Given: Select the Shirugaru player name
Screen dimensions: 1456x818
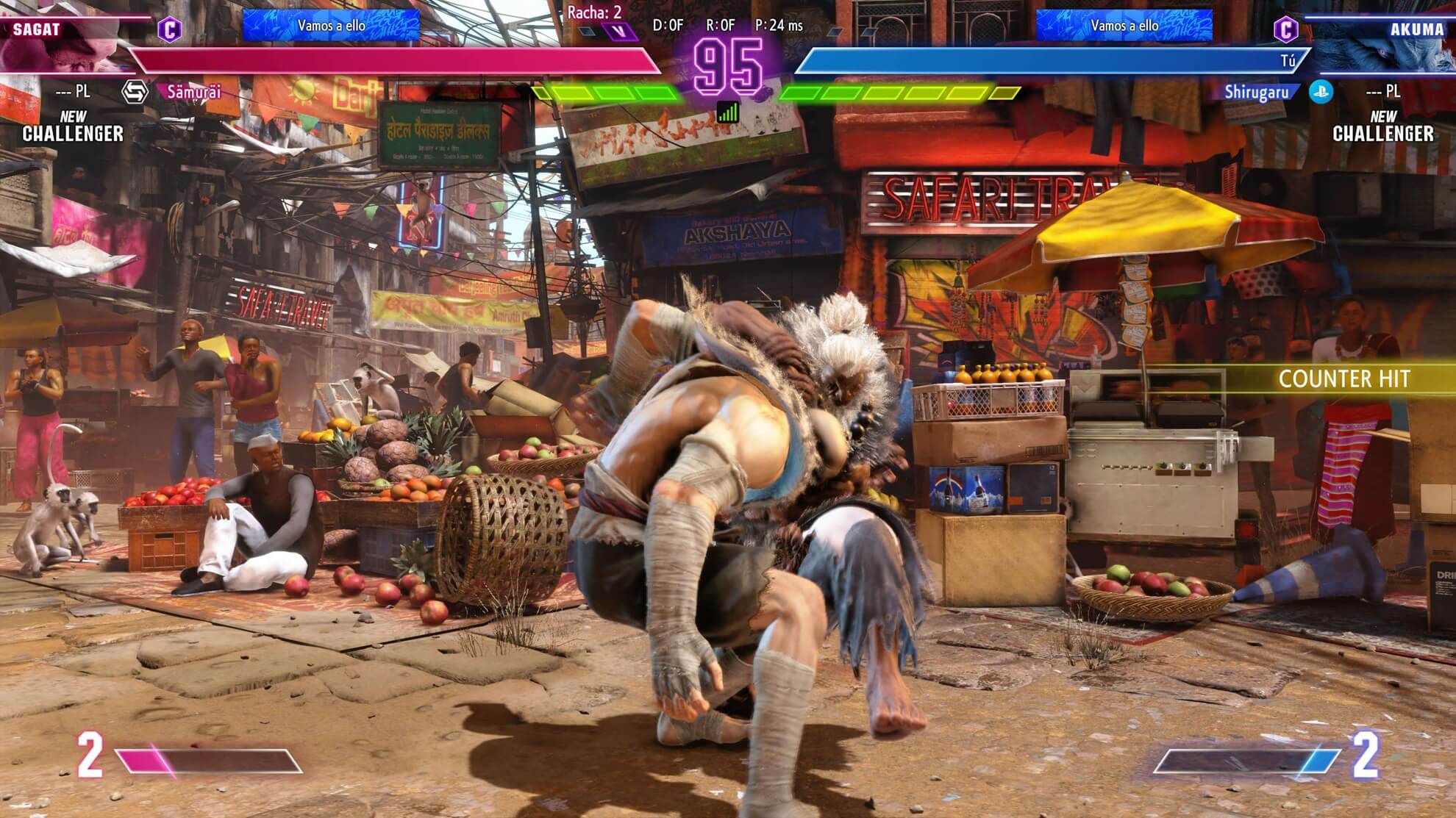Looking at the screenshot, I should 1256,92.
